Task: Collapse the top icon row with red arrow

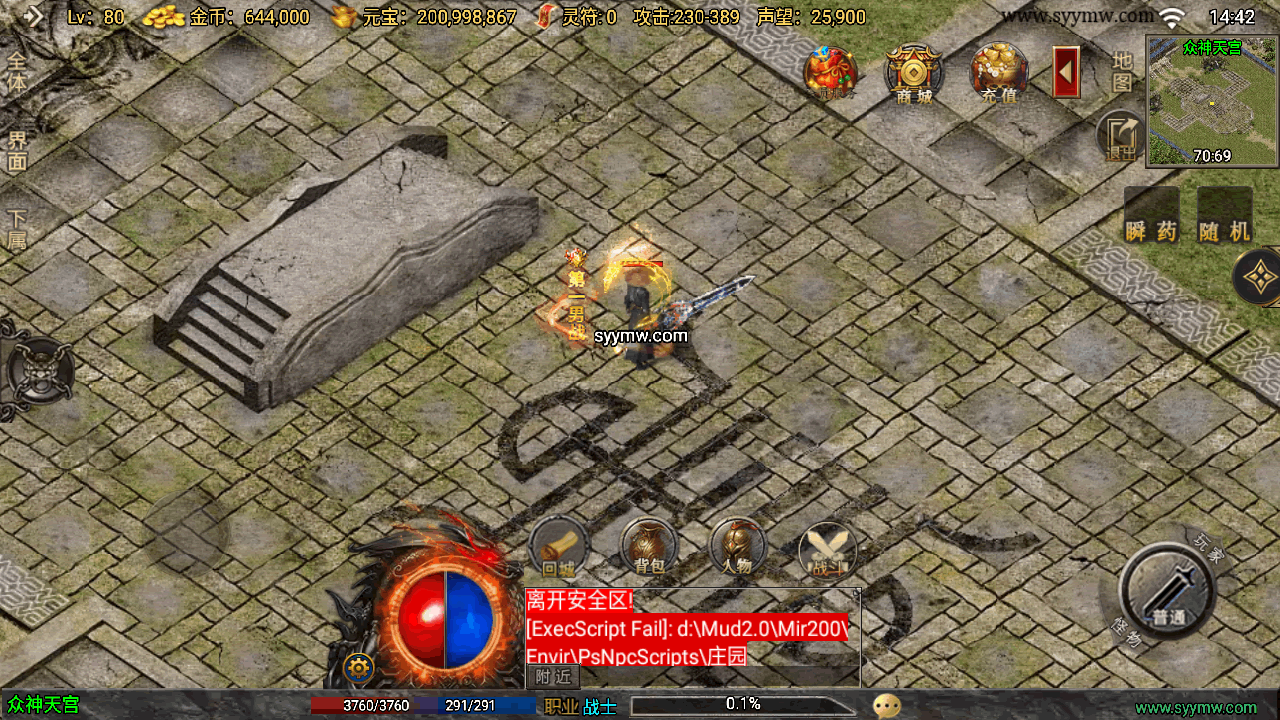Action: tap(1066, 72)
